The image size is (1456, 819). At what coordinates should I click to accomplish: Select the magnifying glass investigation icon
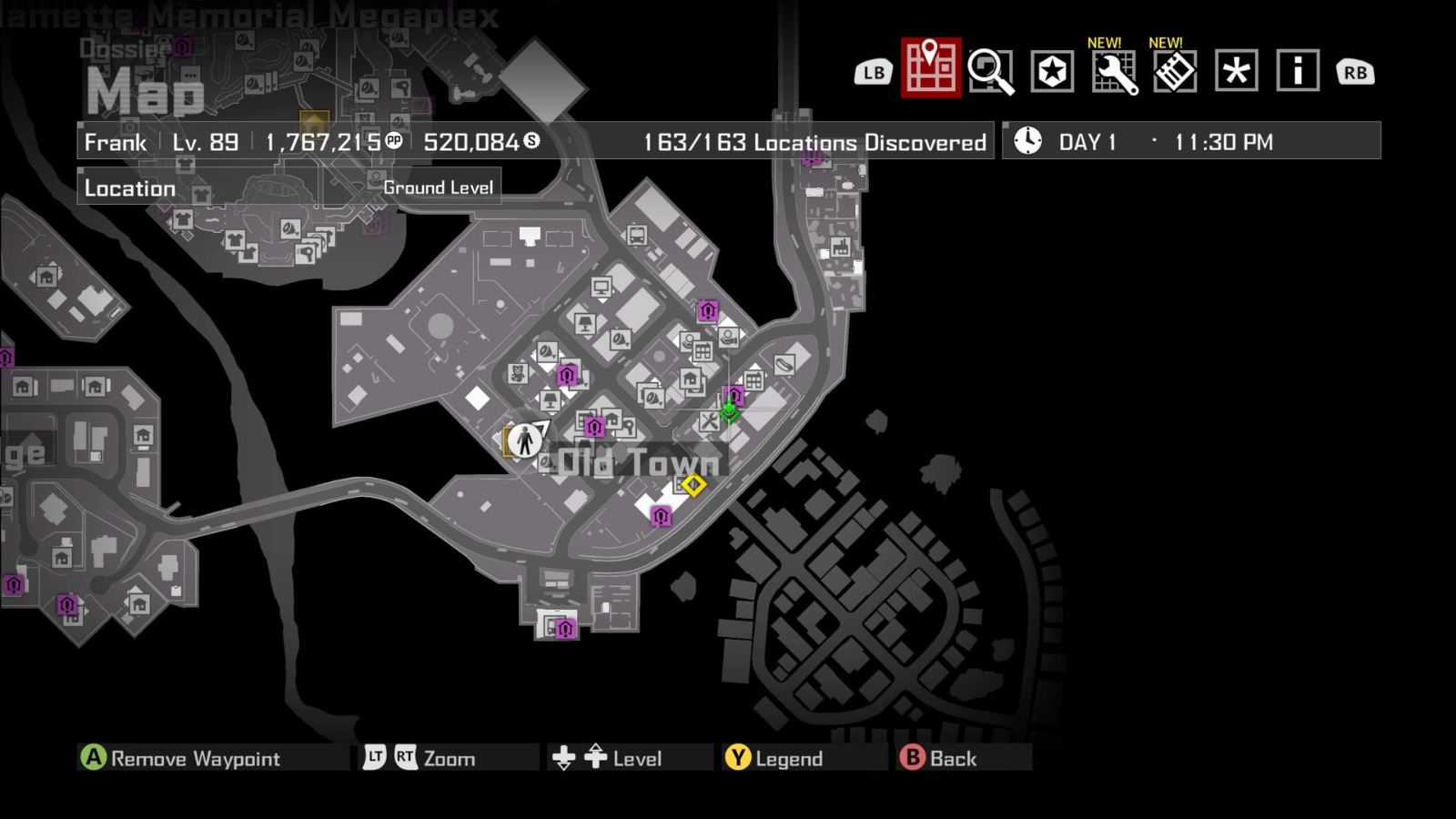[x=992, y=71]
